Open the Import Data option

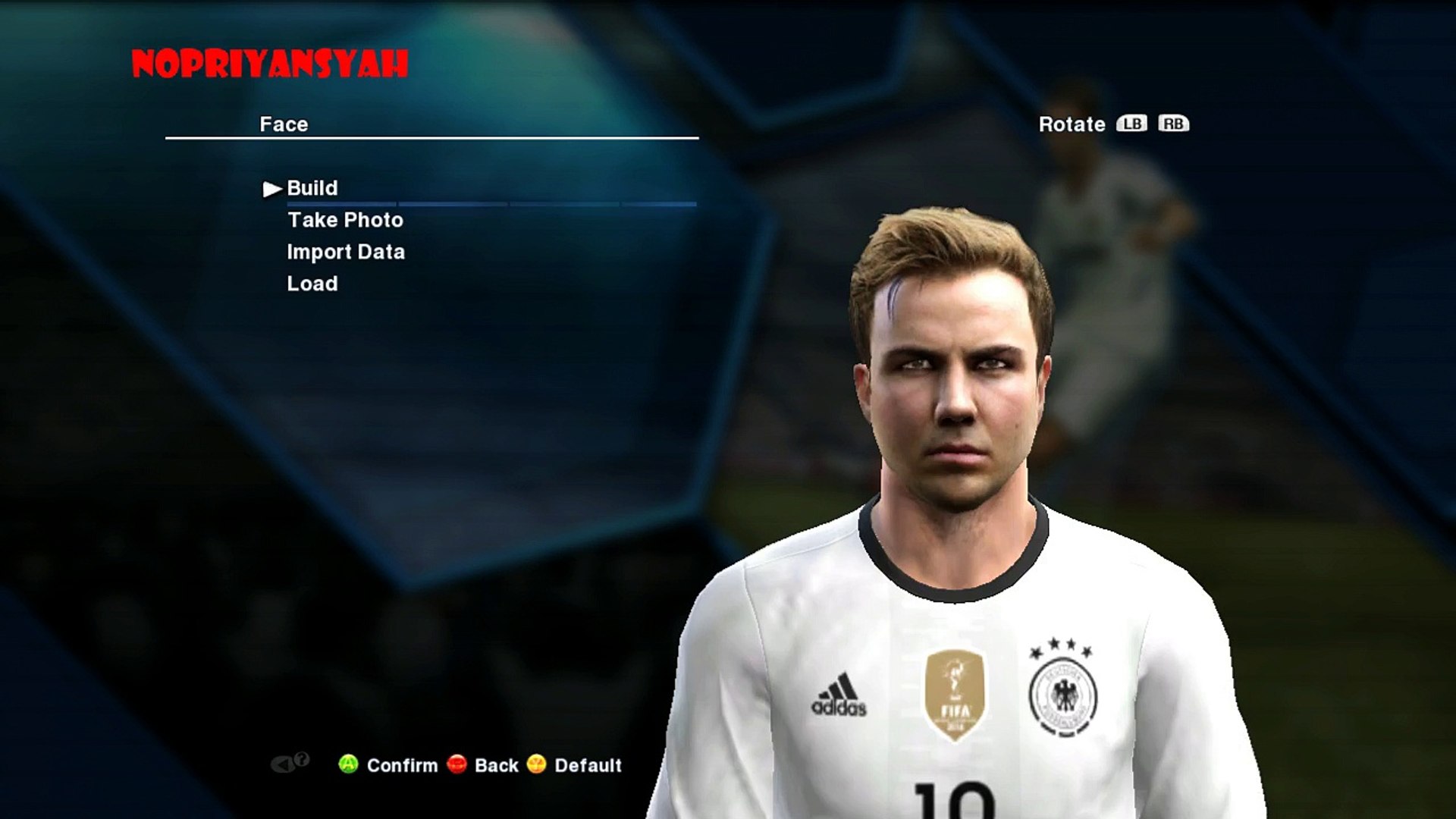coord(346,252)
